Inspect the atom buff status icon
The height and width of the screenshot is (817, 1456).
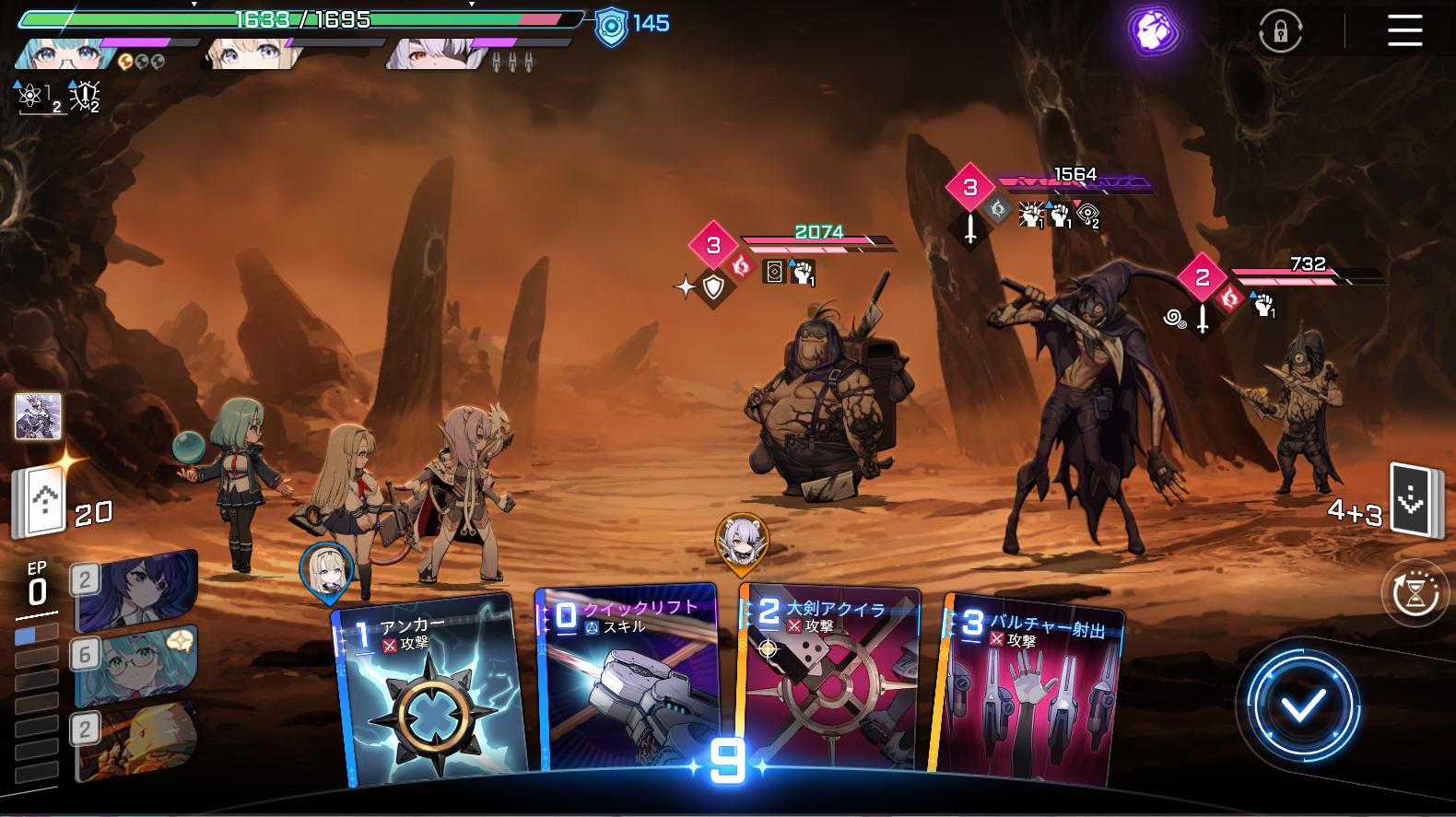pos(29,96)
